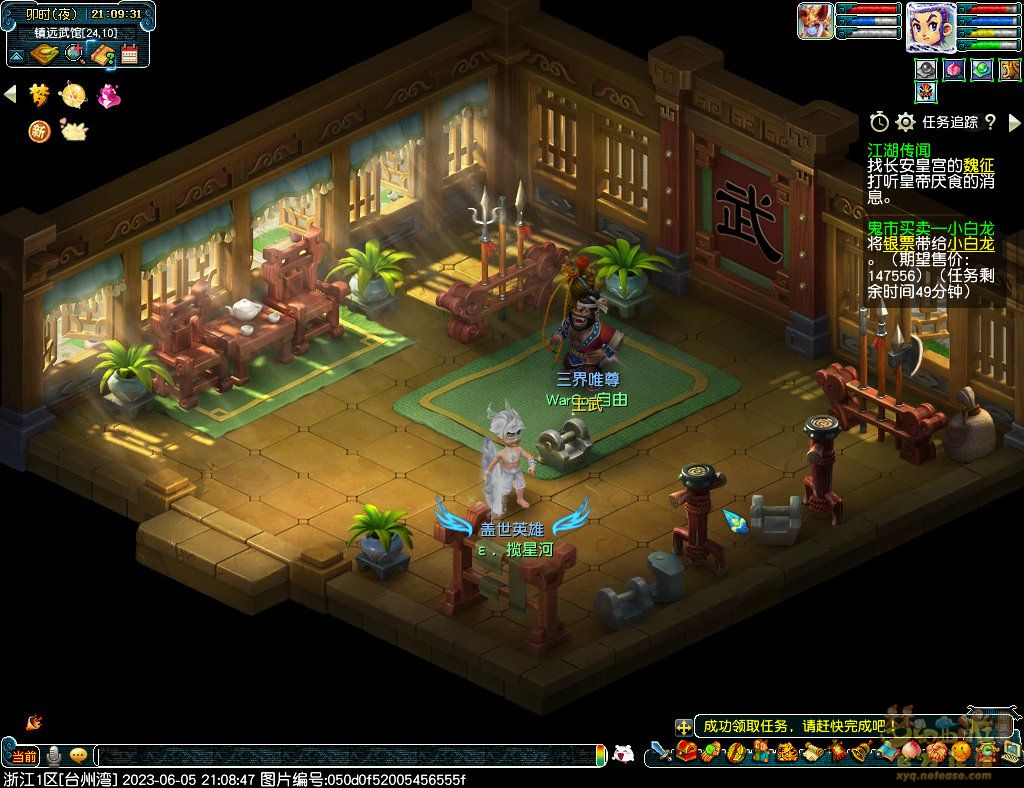The image size is (1024, 788).
Task: Click the voice microphone chat icon
Action: coord(54,756)
